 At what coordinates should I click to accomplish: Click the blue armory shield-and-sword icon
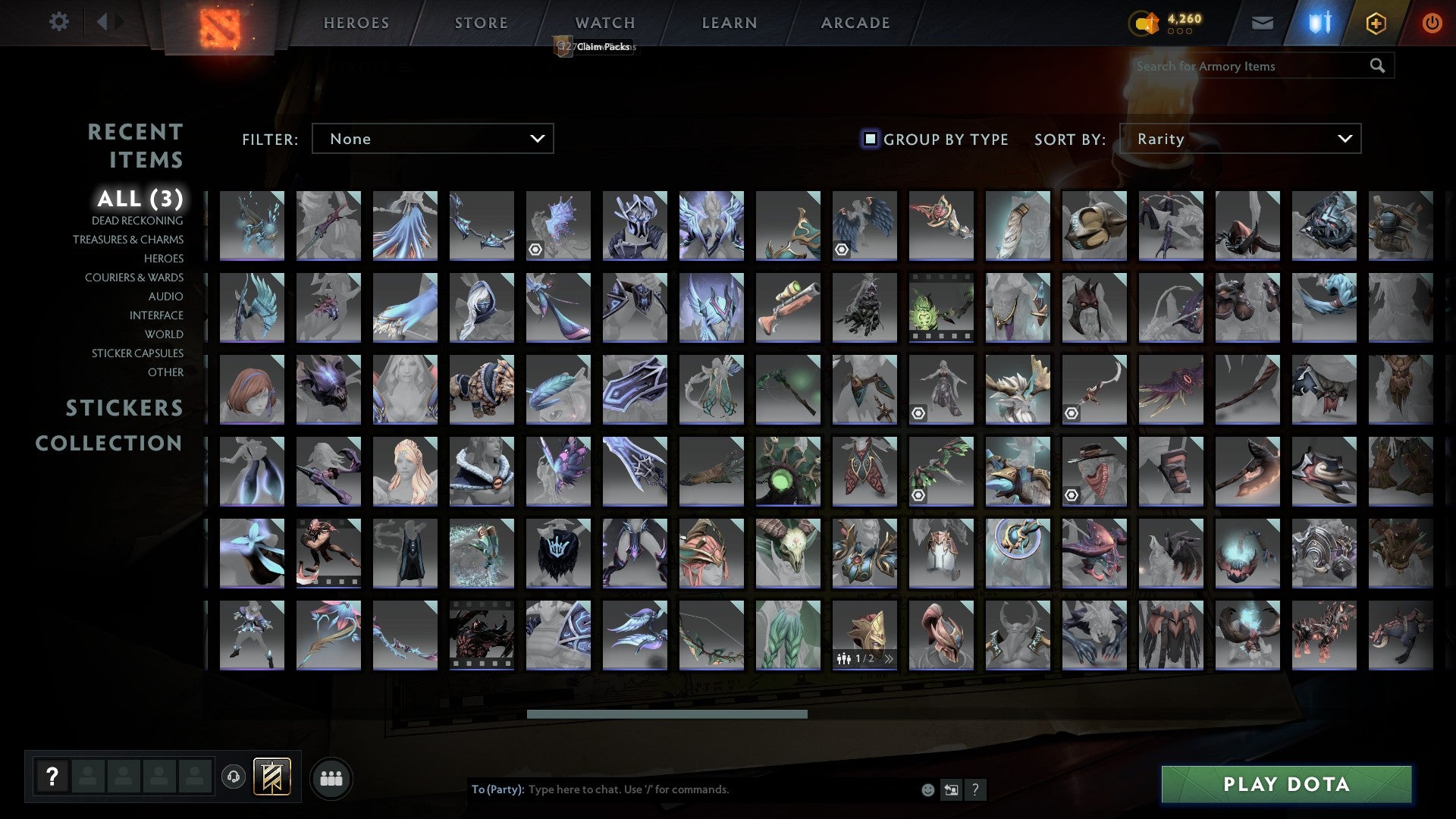click(x=1319, y=23)
